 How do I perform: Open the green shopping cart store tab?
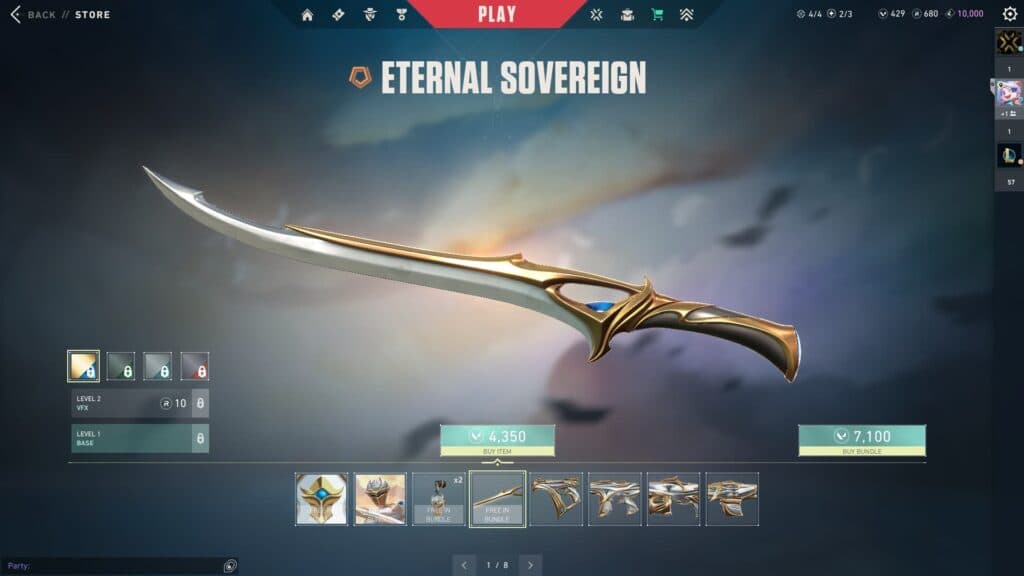[x=657, y=15]
